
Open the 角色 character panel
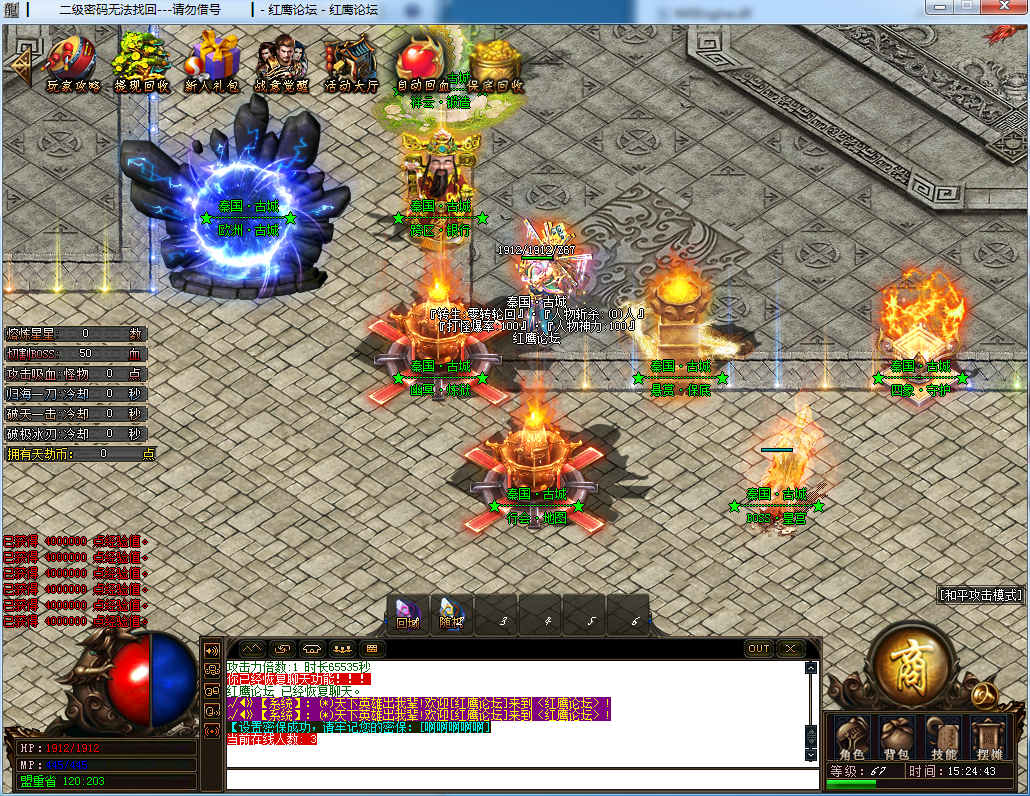[x=851, y=738]
